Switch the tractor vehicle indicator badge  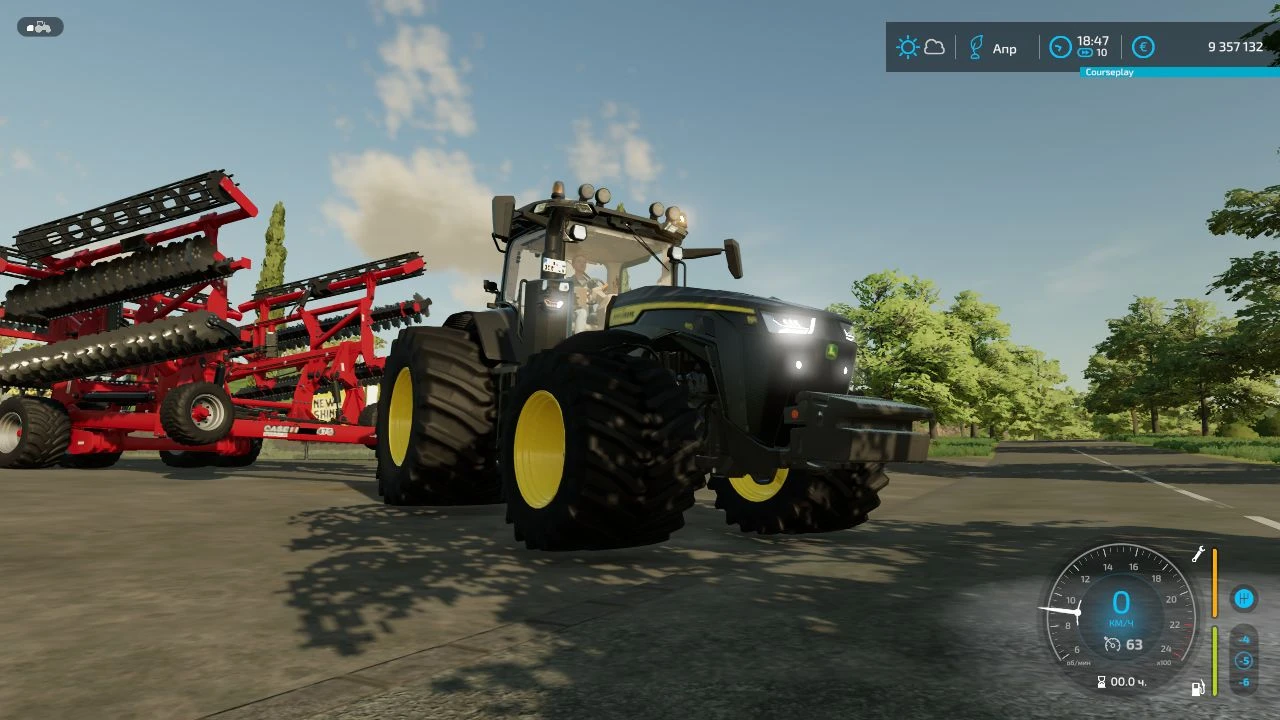40,26
